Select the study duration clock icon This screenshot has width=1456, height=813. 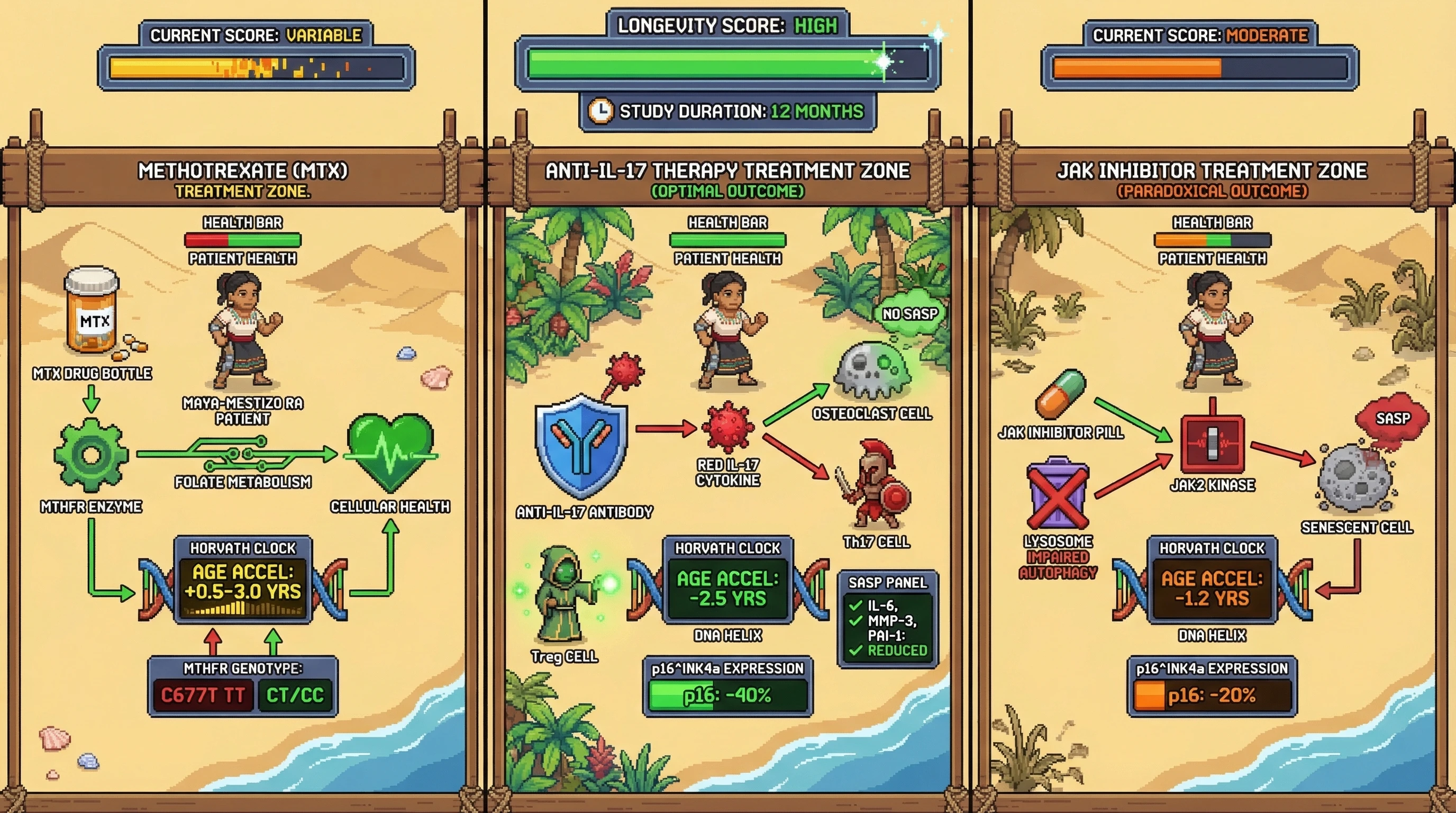600,110
